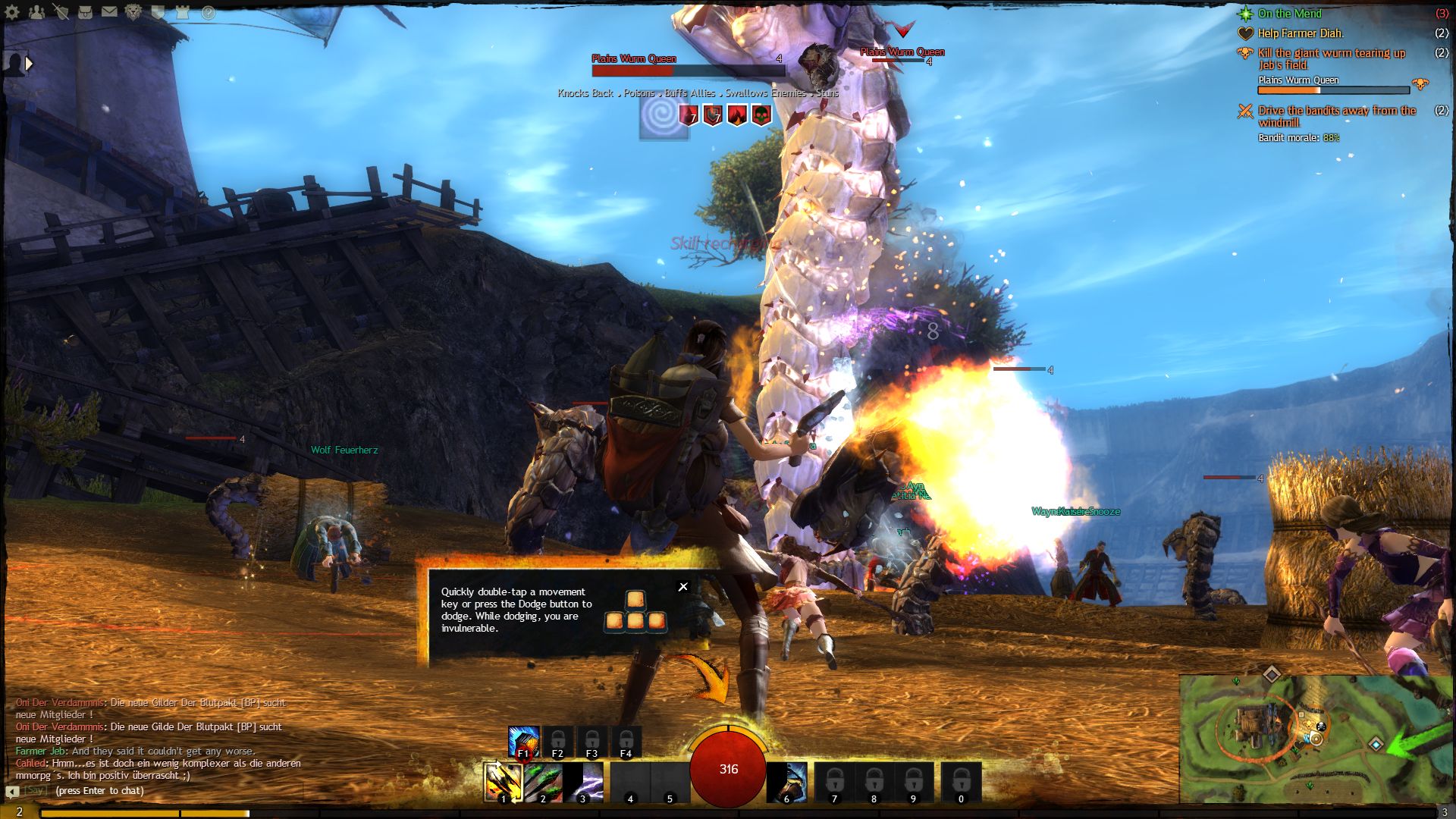Open the question mark help icon
The width and height of the screenshot is (1456, 819).
[x=208, y=13]
